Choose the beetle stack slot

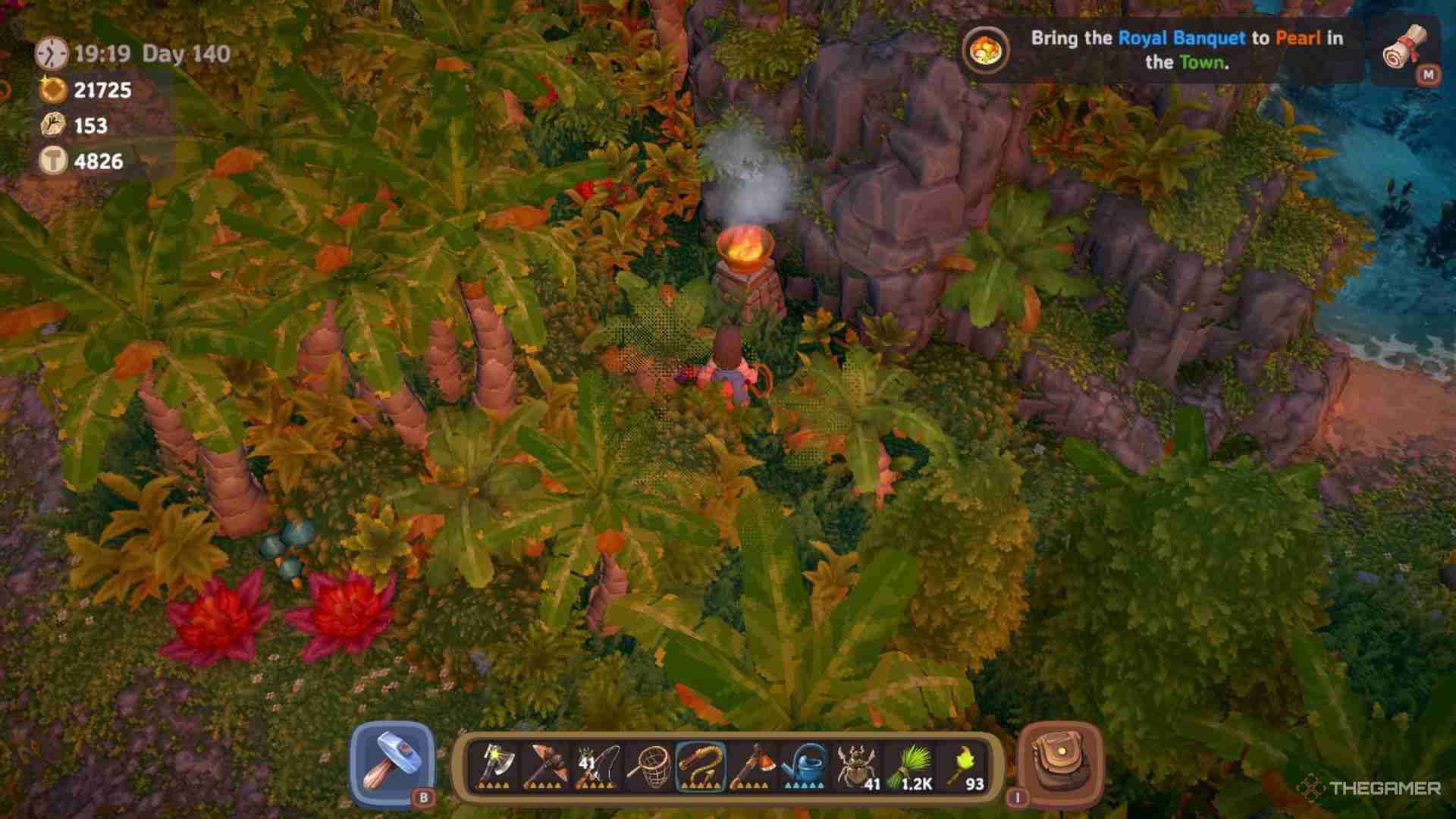857,766
